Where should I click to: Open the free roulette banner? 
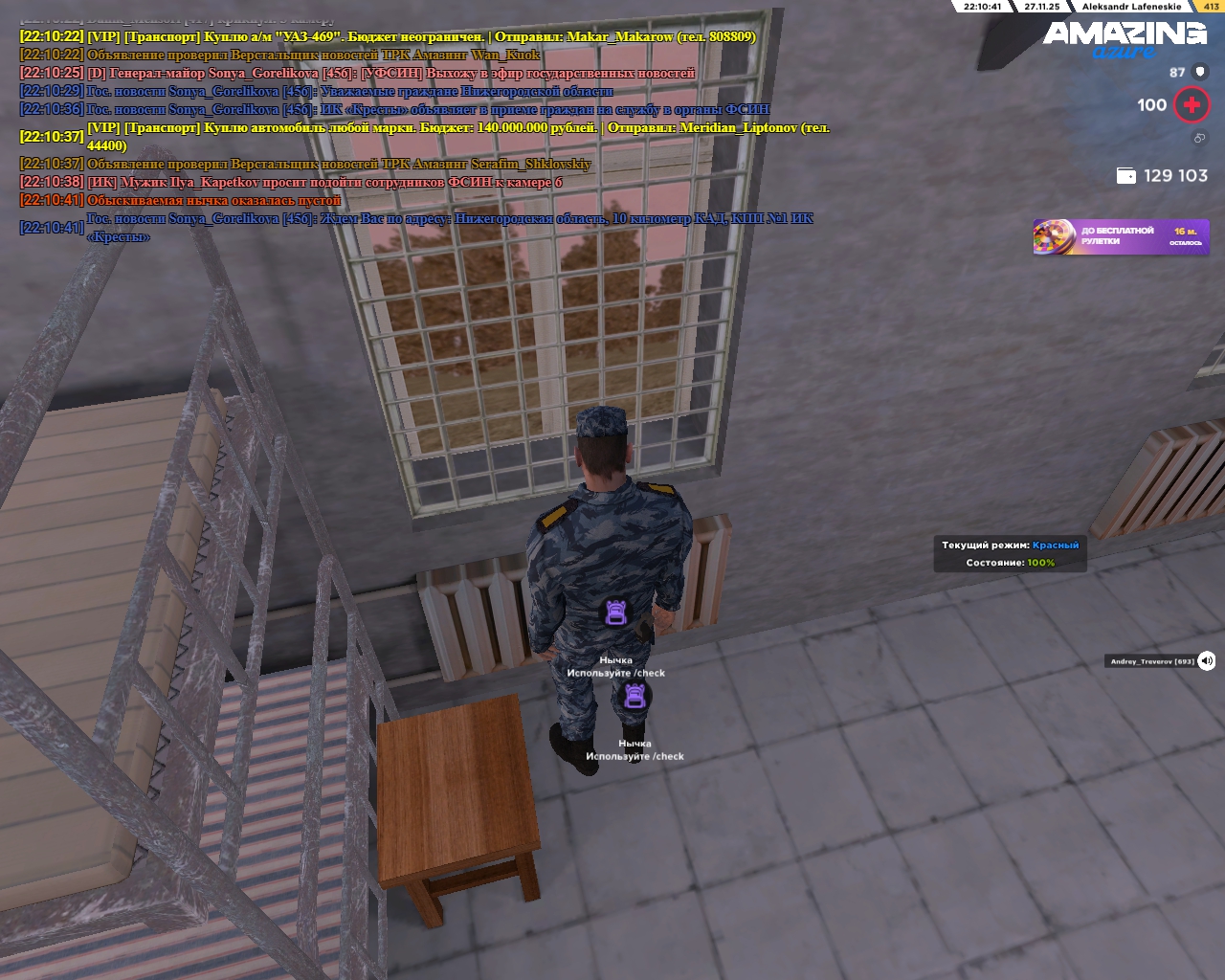pos(1121,236)
